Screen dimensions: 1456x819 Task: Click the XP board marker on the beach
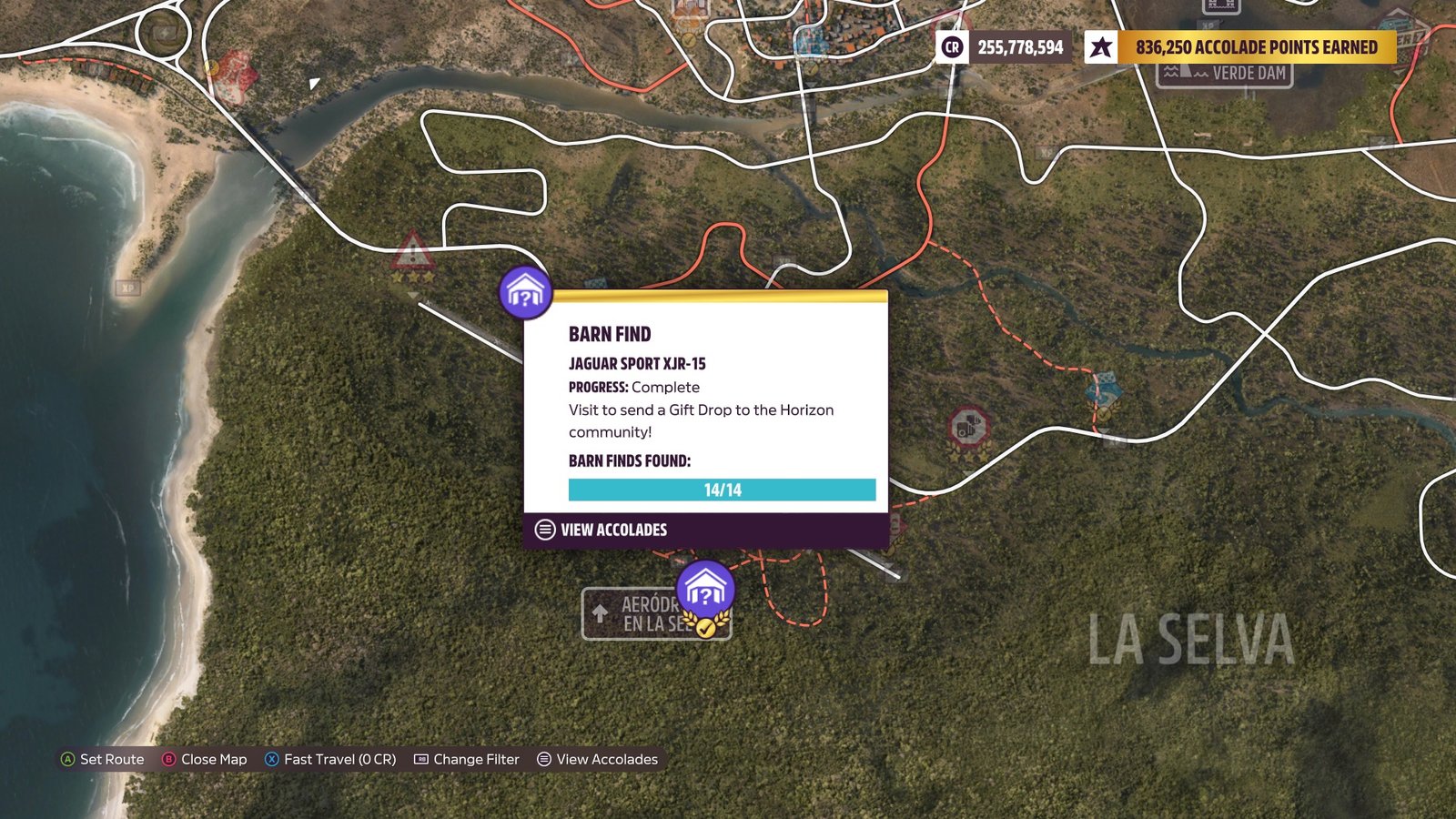pyautogui.click(x=128, y=288)
